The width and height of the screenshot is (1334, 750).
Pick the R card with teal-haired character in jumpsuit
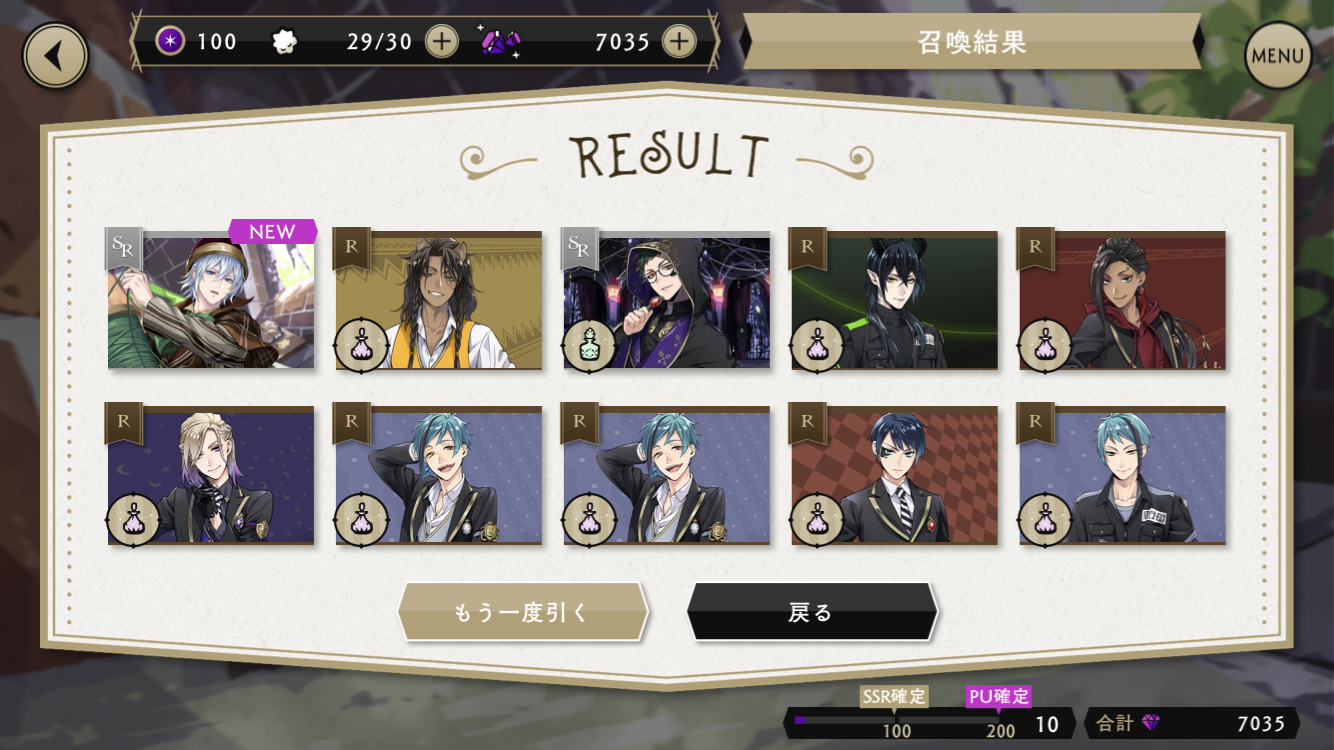(1123, 476)
